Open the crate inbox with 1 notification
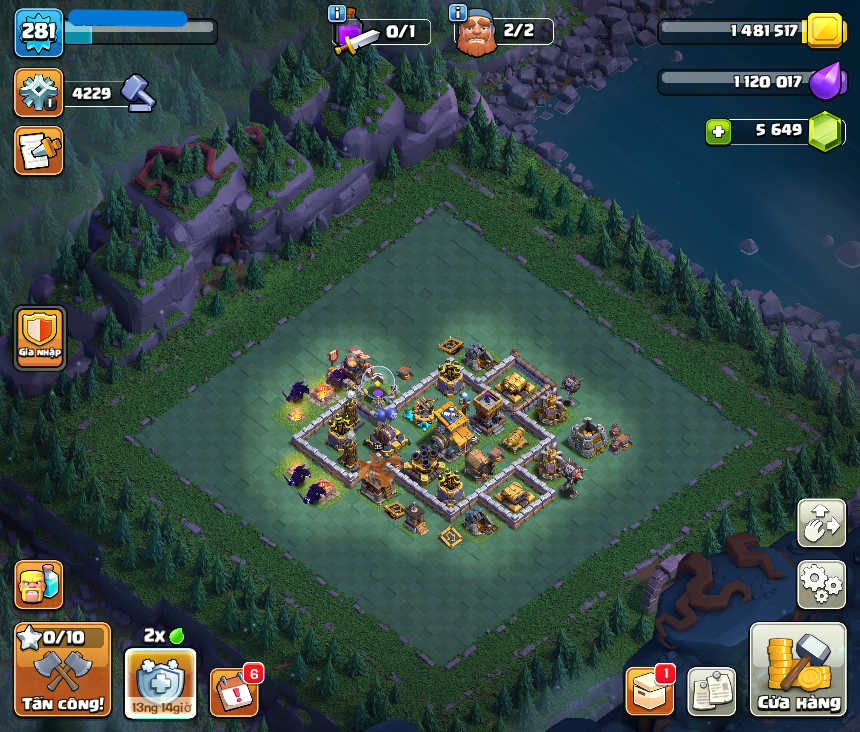Viewport: 860px width, 732px height. coord(649,692)
